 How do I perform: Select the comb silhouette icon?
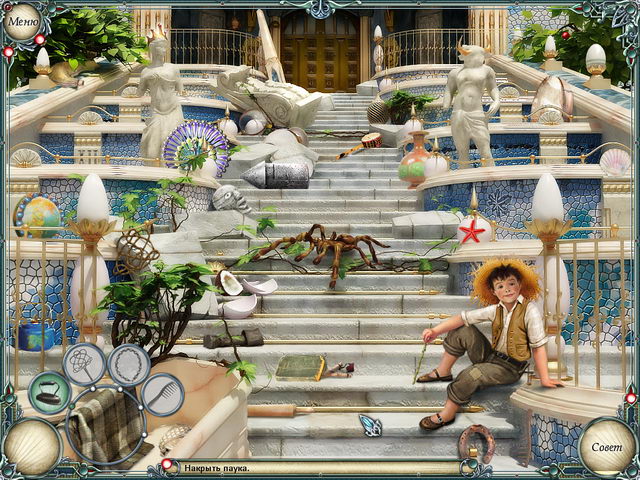click(161, 396)
